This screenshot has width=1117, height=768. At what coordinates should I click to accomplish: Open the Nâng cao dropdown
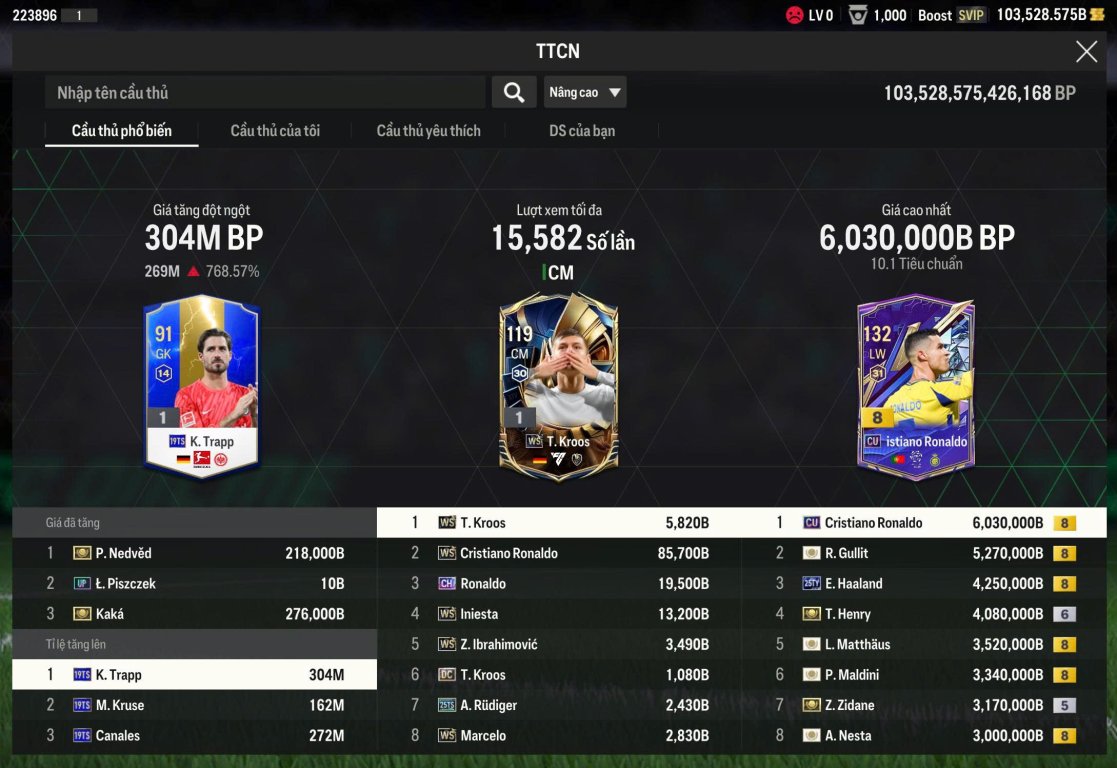click(x=585, y=93)
